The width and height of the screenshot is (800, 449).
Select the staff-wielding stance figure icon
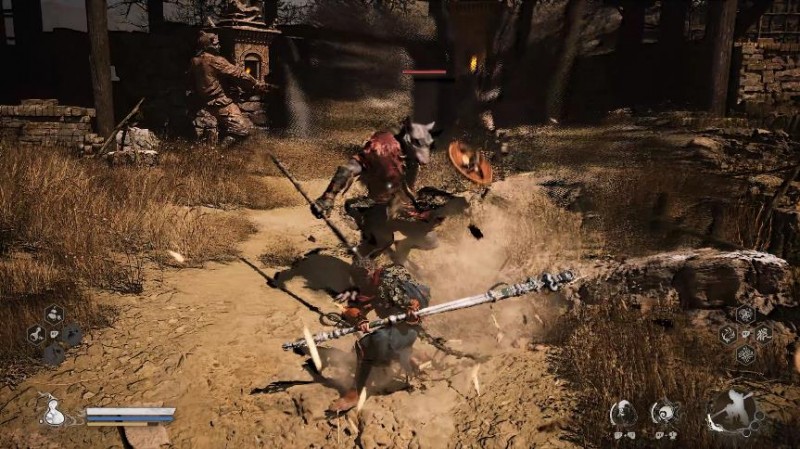click(735, 411)
